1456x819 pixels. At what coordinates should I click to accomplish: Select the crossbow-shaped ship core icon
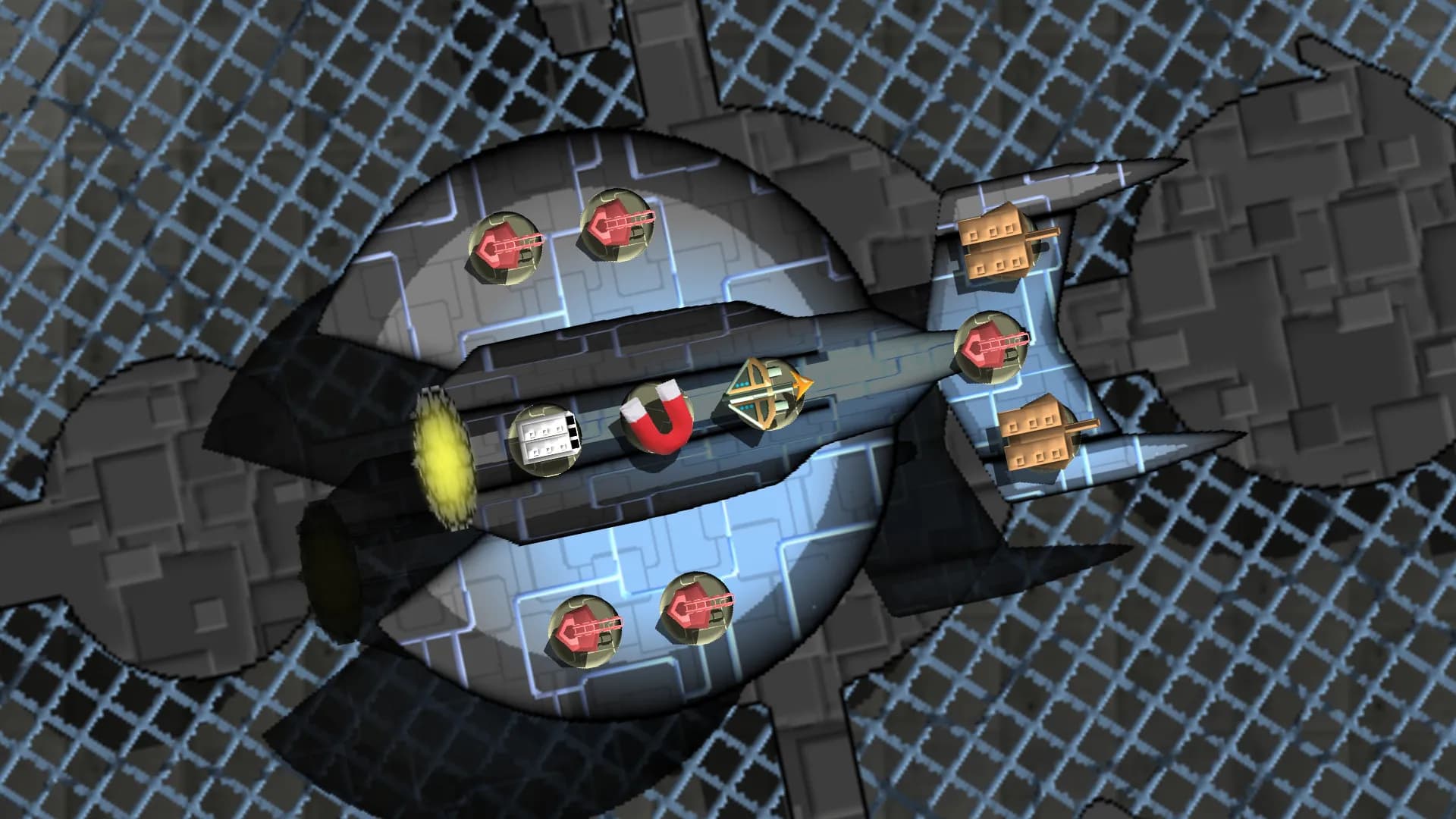[x=764, y=394]
